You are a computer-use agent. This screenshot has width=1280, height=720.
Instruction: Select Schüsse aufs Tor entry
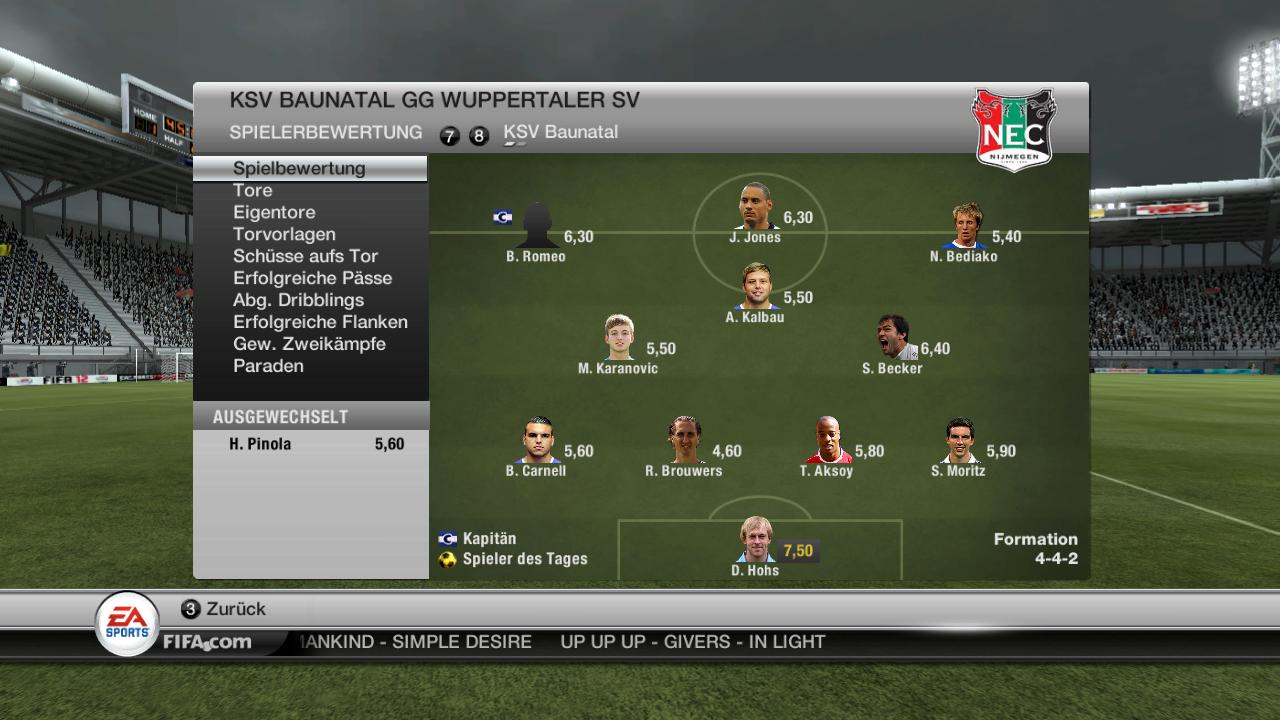[x=305, y=256]
